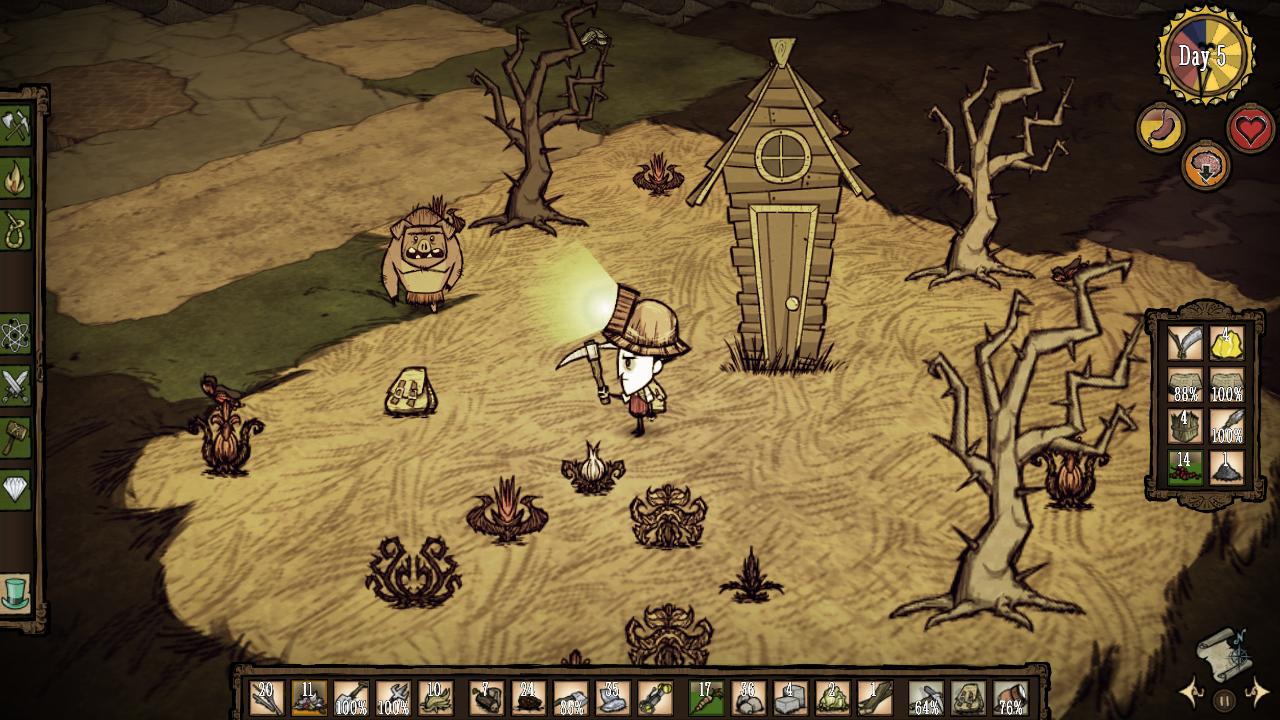
Task: Select the Fight crossed-swords tab
Action: [15, 386]
